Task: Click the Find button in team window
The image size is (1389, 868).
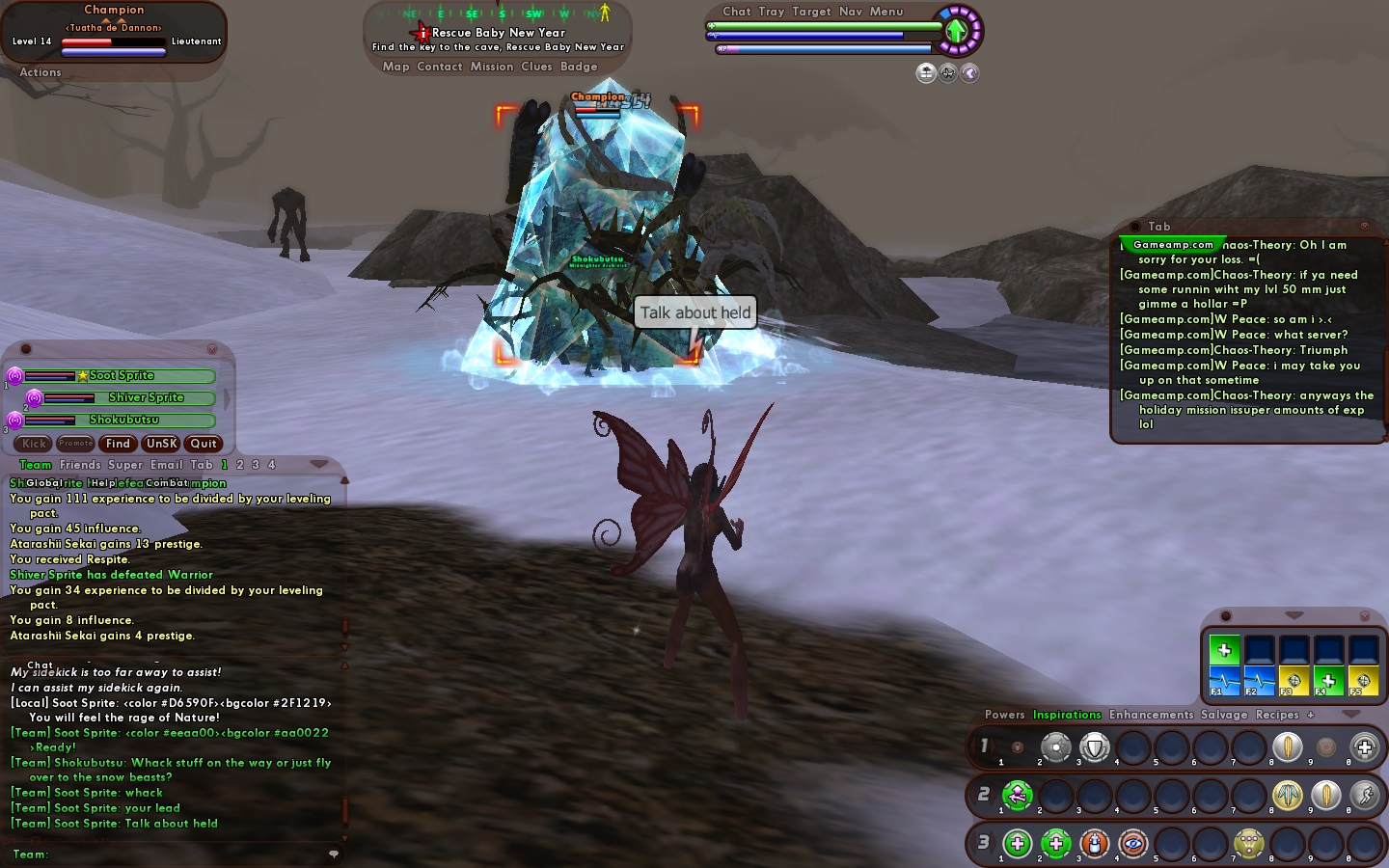Action: point(118,444)
